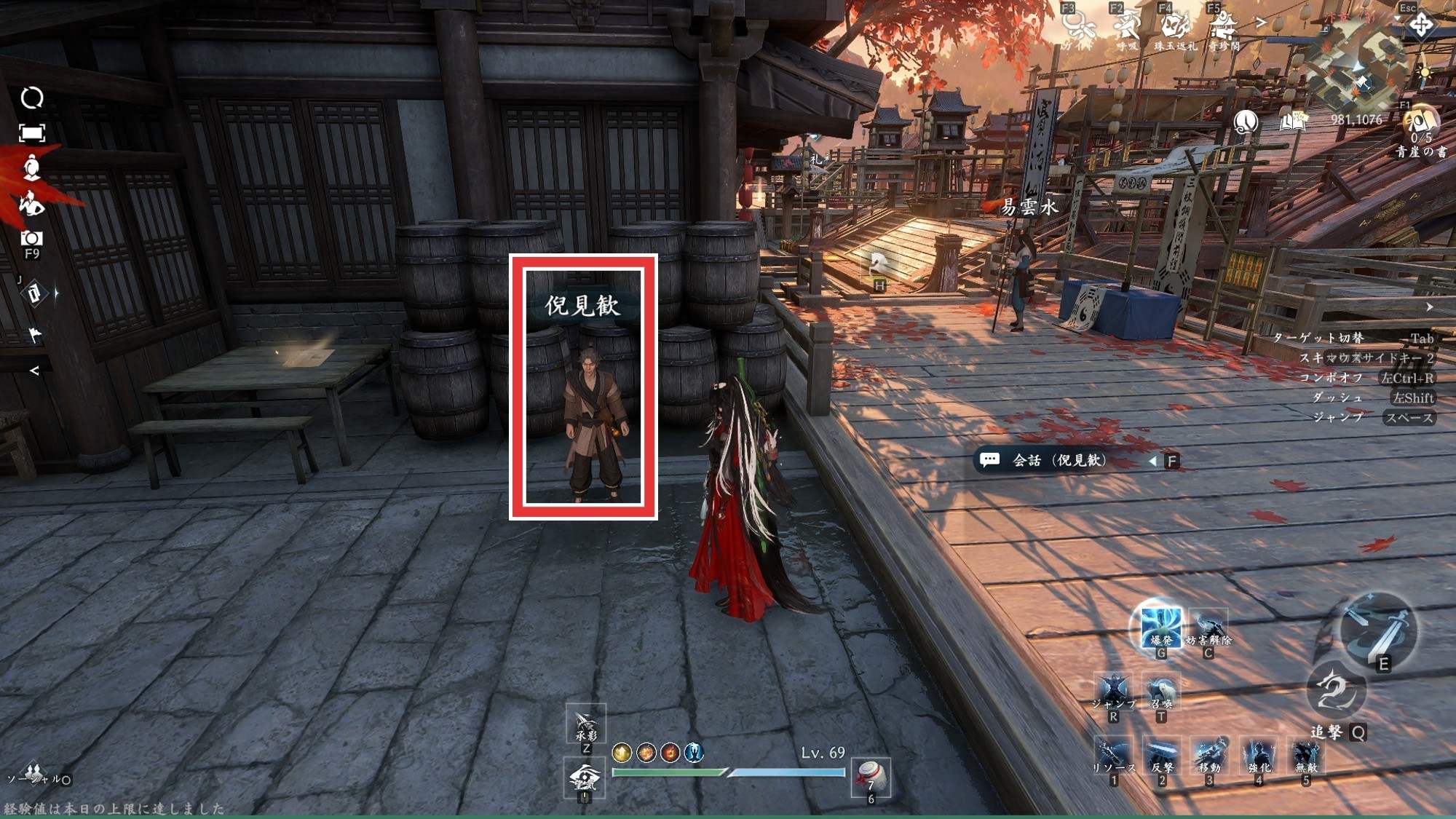Activate the 爆発 burst skill
This screenshot has height=819, width=1456.
[1160, 626]
